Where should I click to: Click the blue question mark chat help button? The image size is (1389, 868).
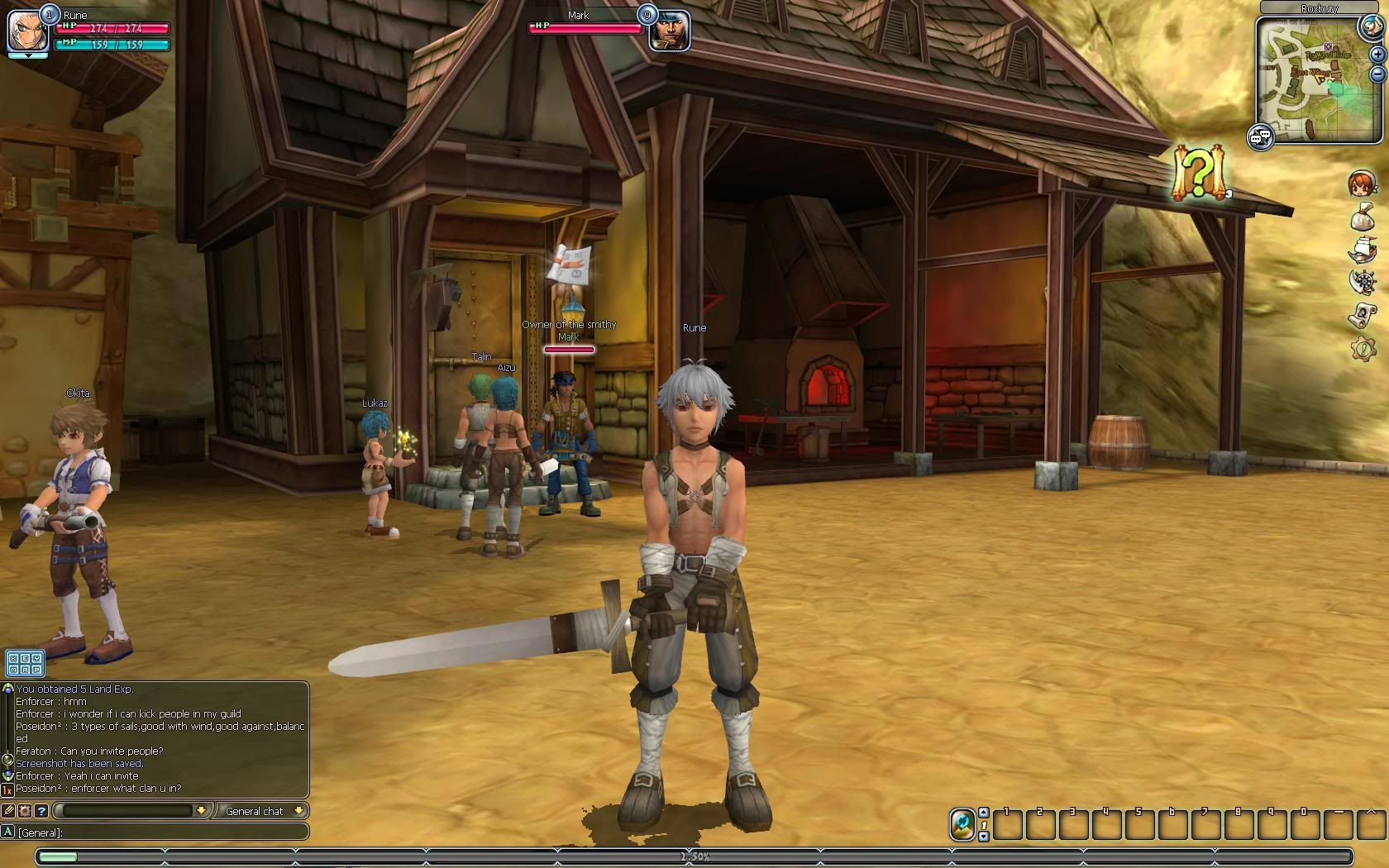point(41,811)
